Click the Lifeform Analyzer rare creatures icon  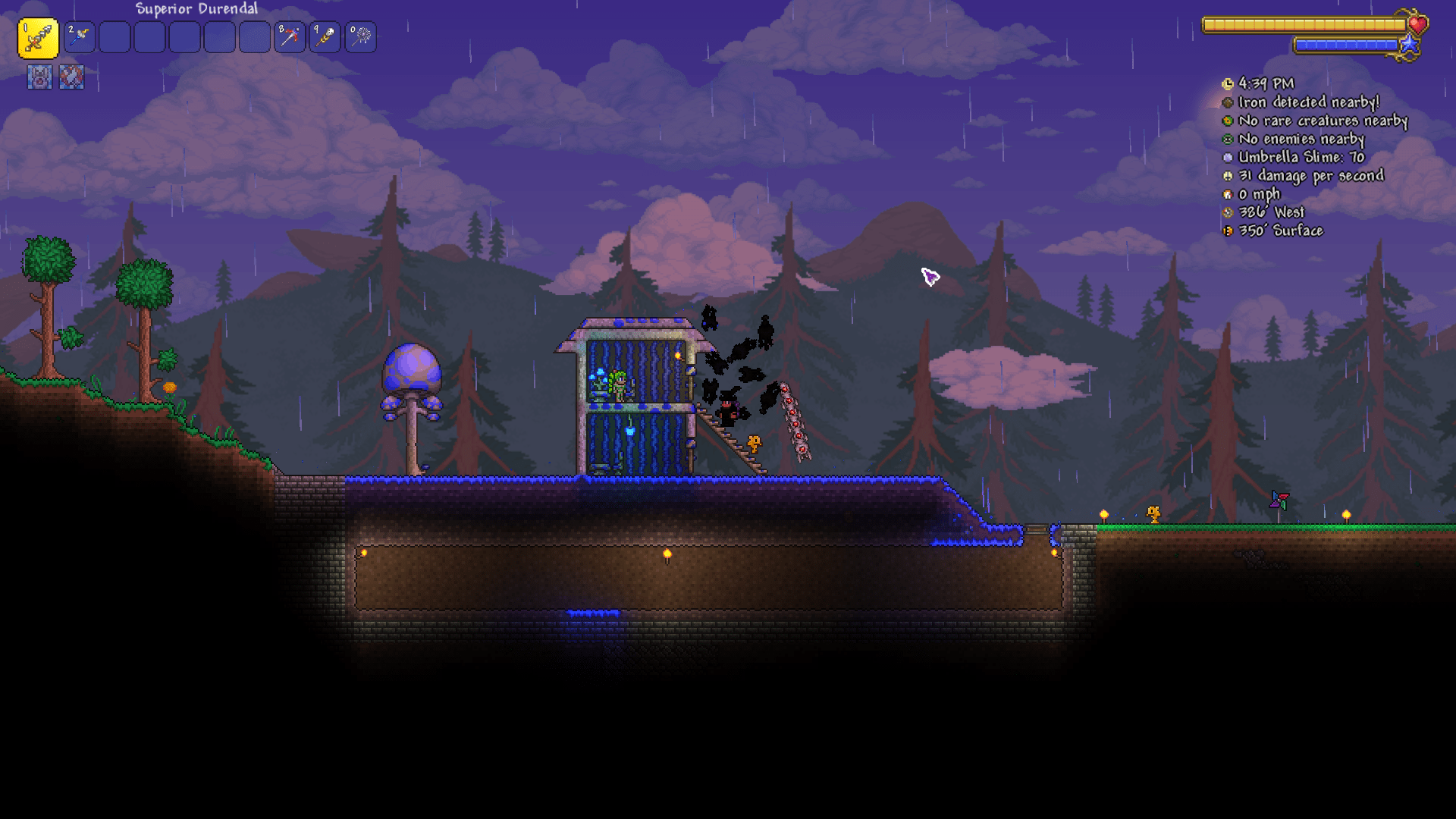tap(1229, 121)
